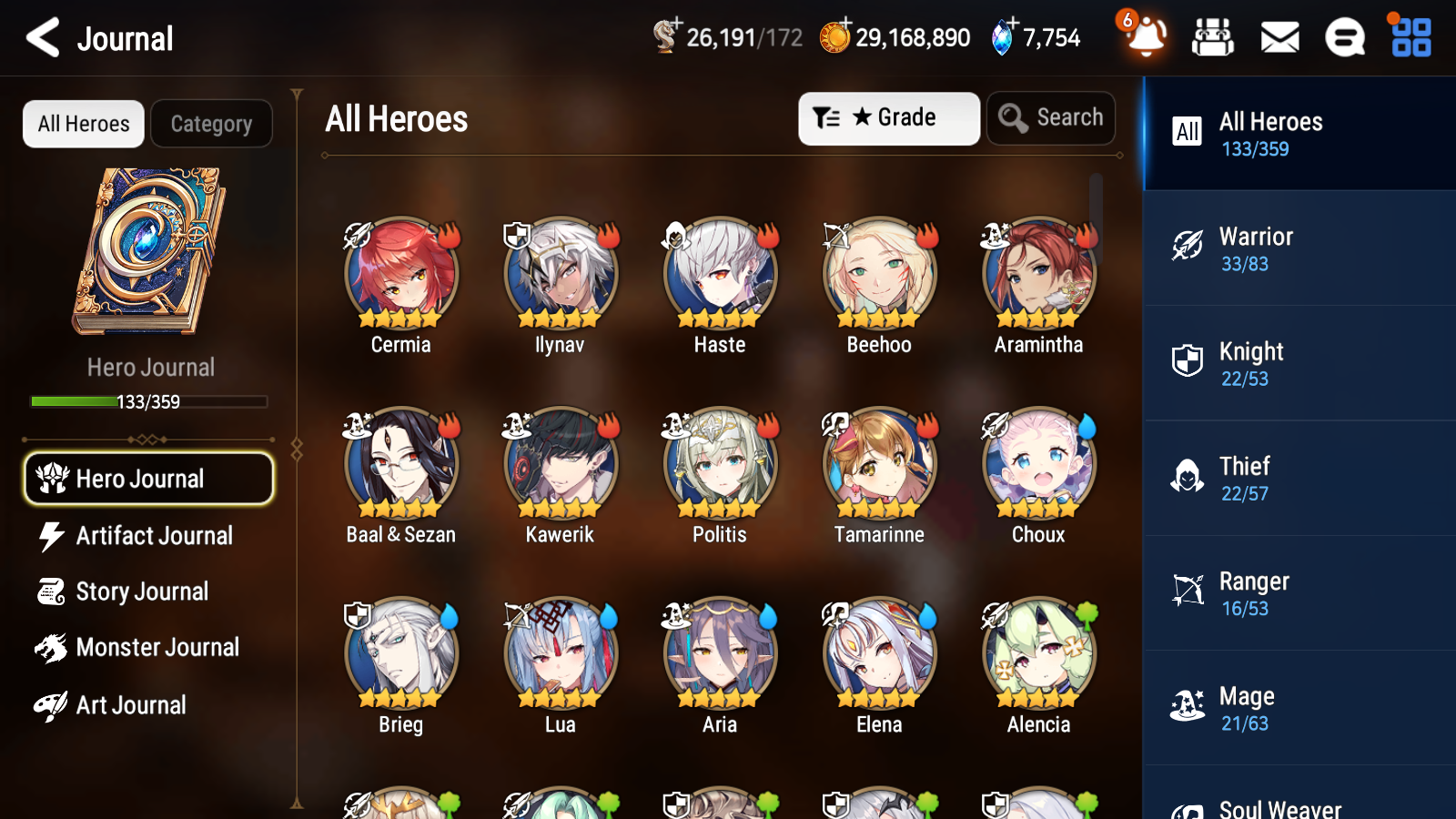View Tamarinne's hero portrait
1456x819 pixels.
[878, 462]
